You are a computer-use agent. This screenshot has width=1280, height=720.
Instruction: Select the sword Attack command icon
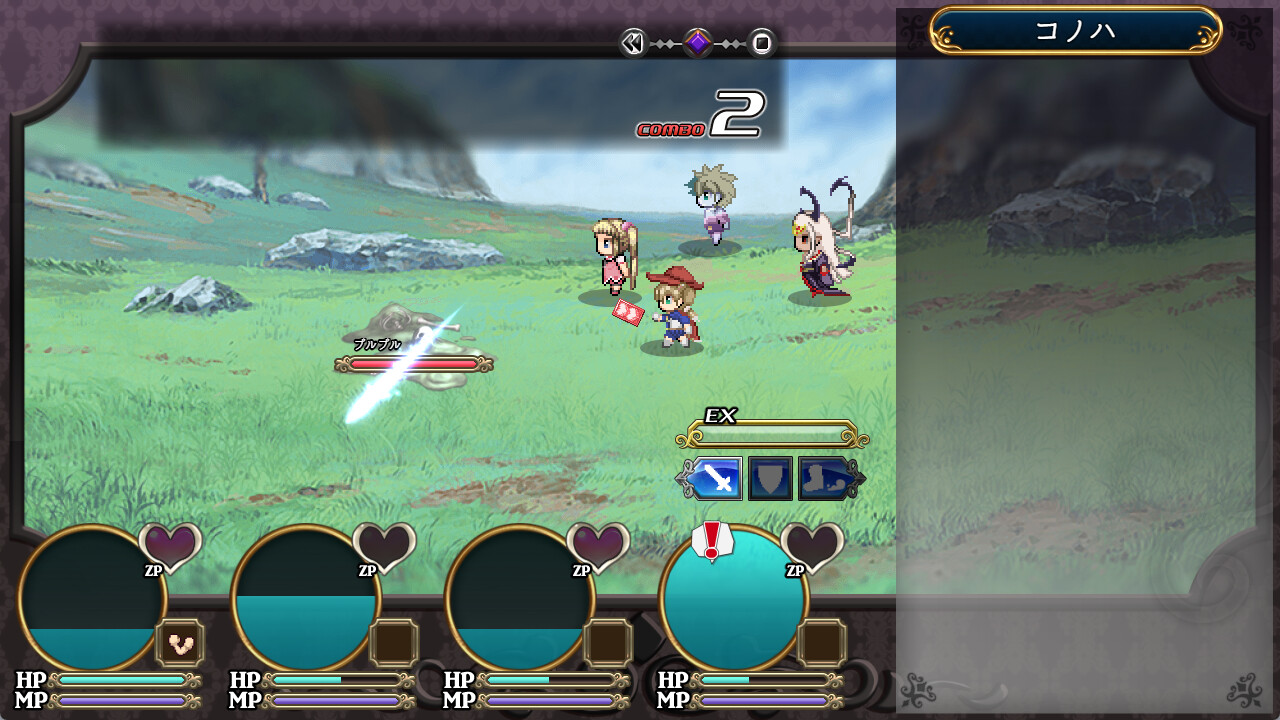point(715,479)
